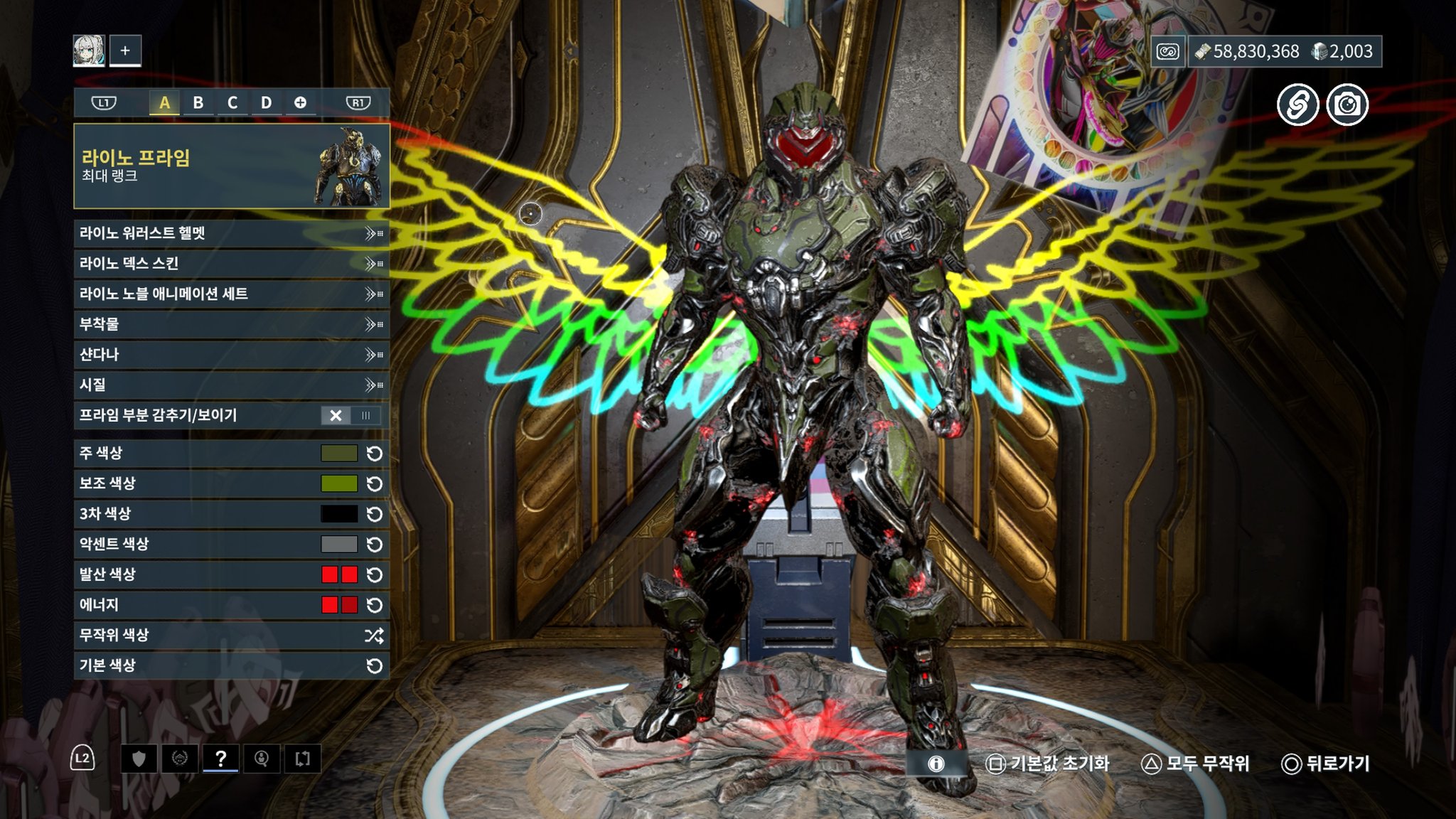Switch to appearance config B tab

[198, 103]
